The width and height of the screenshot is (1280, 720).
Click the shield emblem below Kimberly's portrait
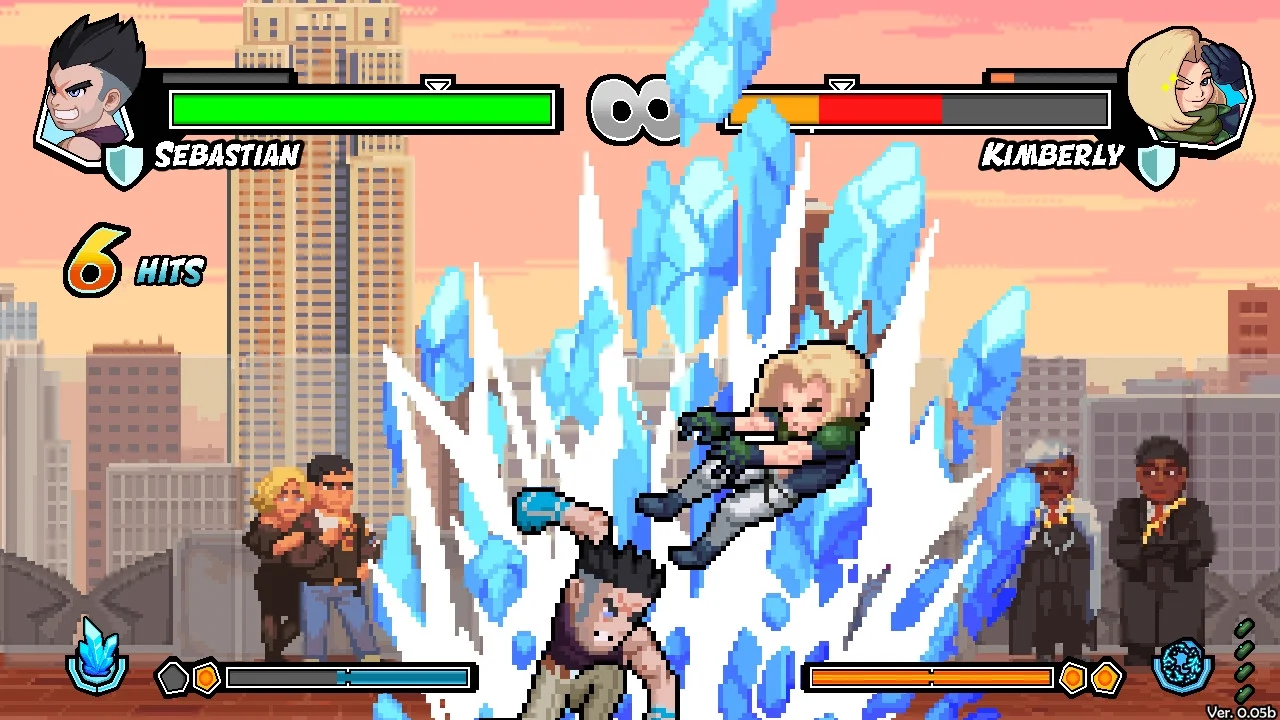[x=1157, y=162]
